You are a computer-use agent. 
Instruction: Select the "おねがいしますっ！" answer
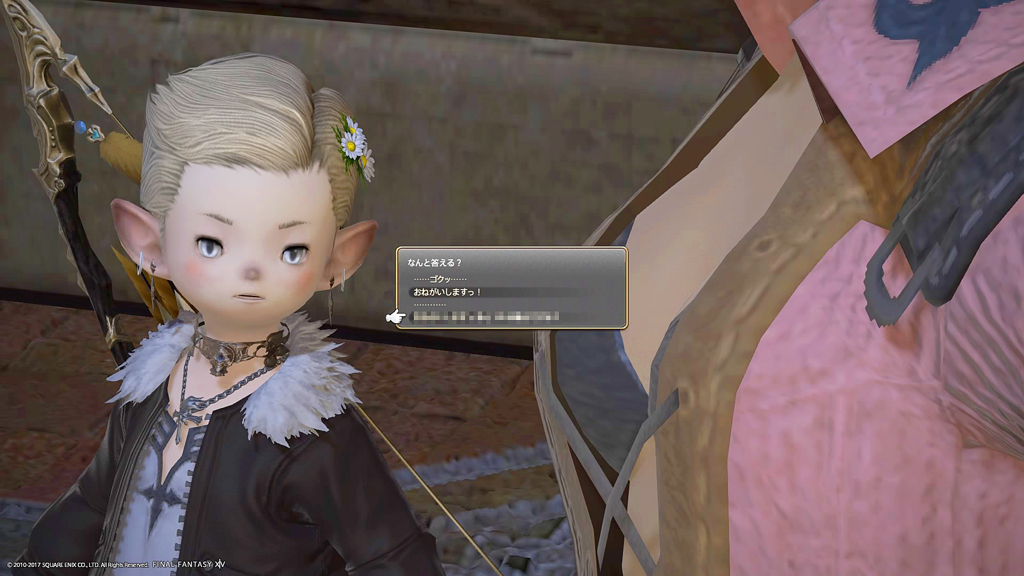[448, 292]
